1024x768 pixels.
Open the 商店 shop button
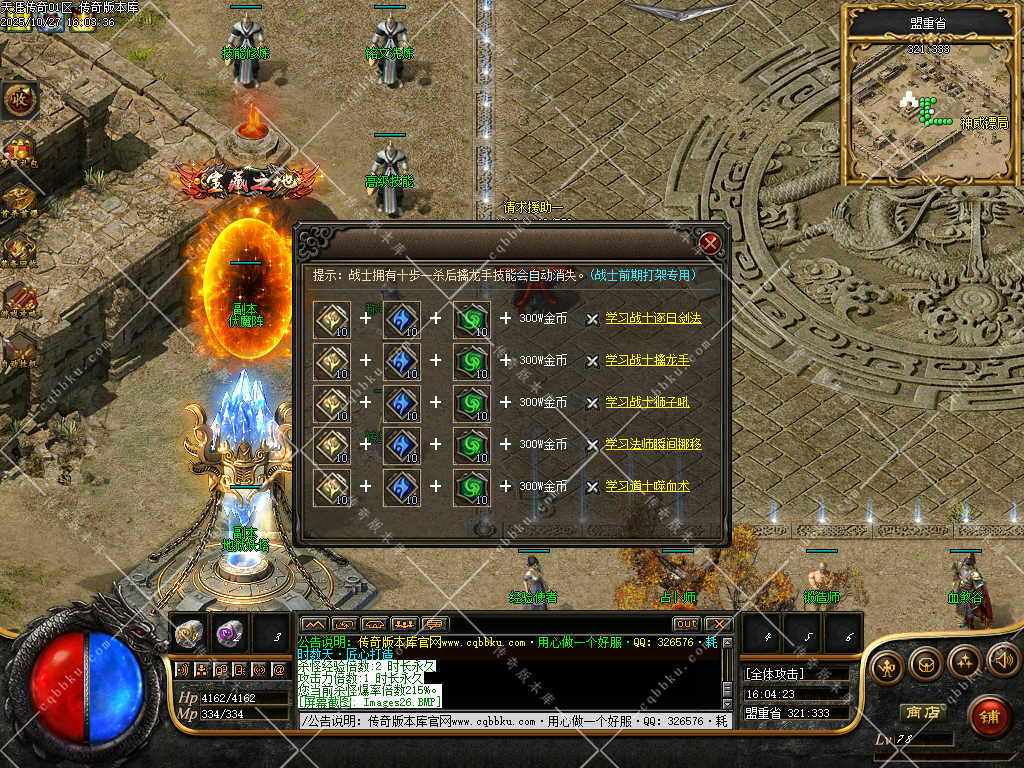click(922, 712)
